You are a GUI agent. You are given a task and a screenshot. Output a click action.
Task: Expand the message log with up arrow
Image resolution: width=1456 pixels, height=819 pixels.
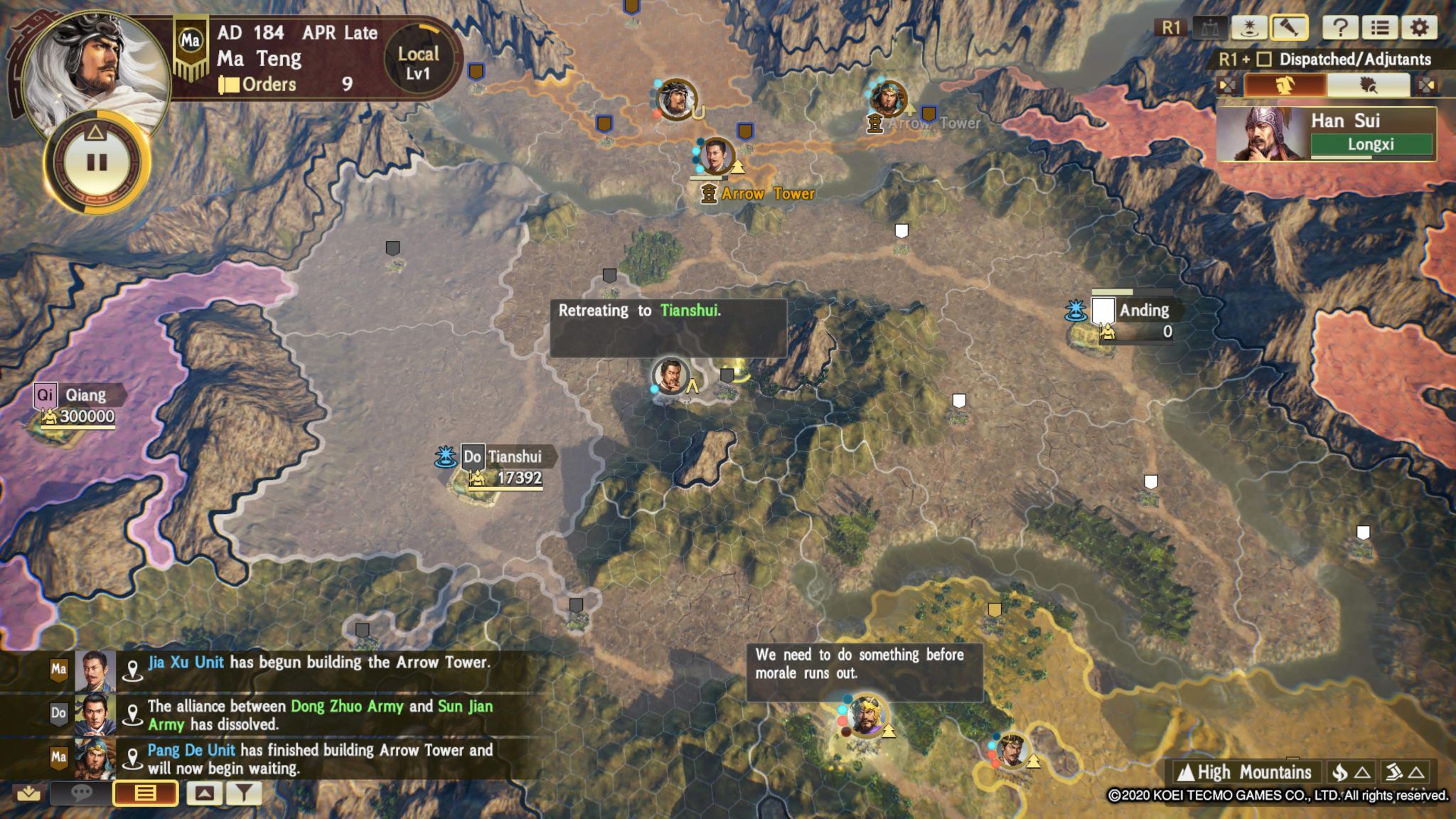click(x=204, y=793)
